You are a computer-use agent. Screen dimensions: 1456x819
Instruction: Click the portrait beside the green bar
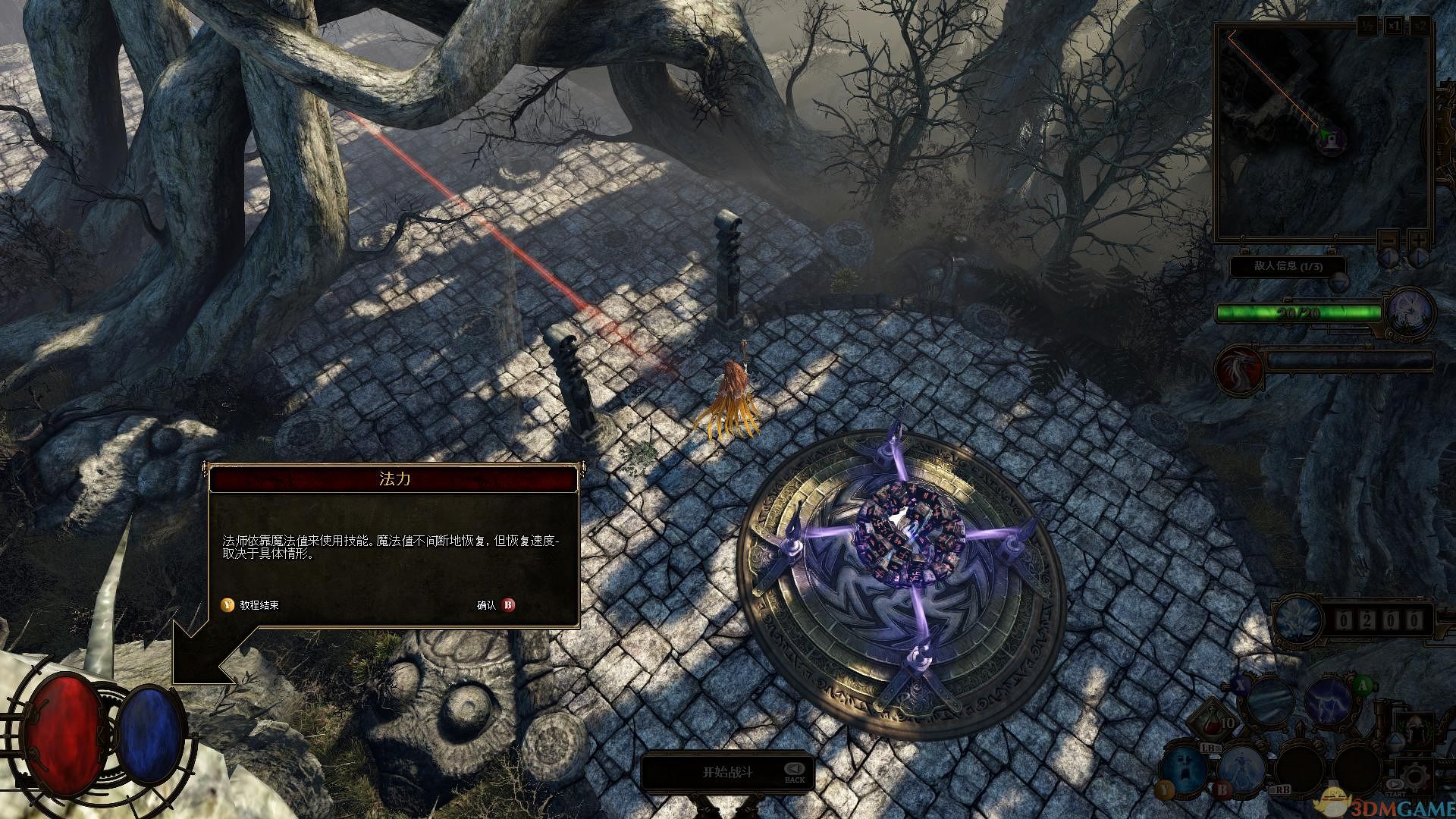1411,312
